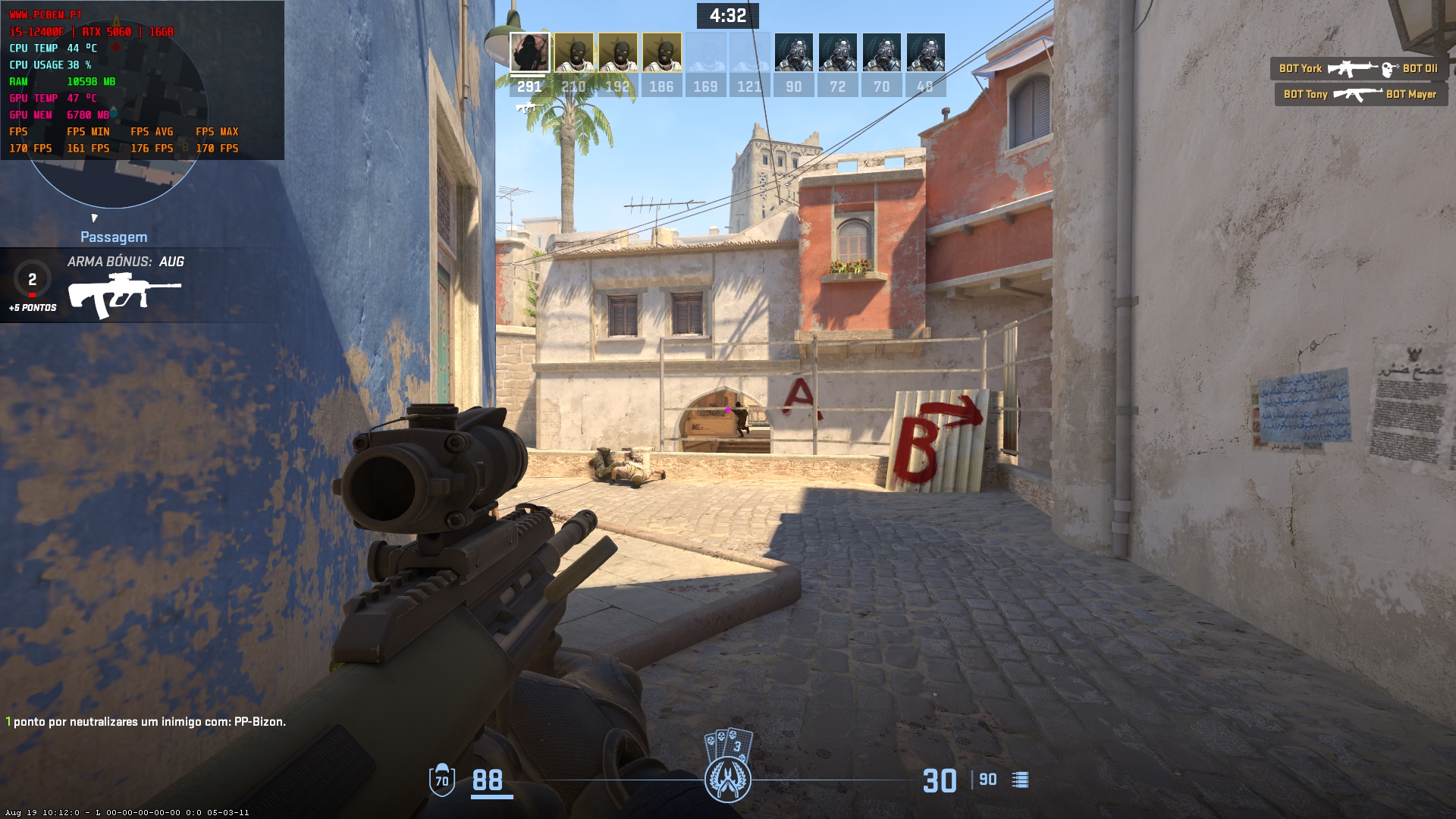Select the leading player avatar with 291 points
The width and height of the screenshot is (1456, 819).
point(529,53)
